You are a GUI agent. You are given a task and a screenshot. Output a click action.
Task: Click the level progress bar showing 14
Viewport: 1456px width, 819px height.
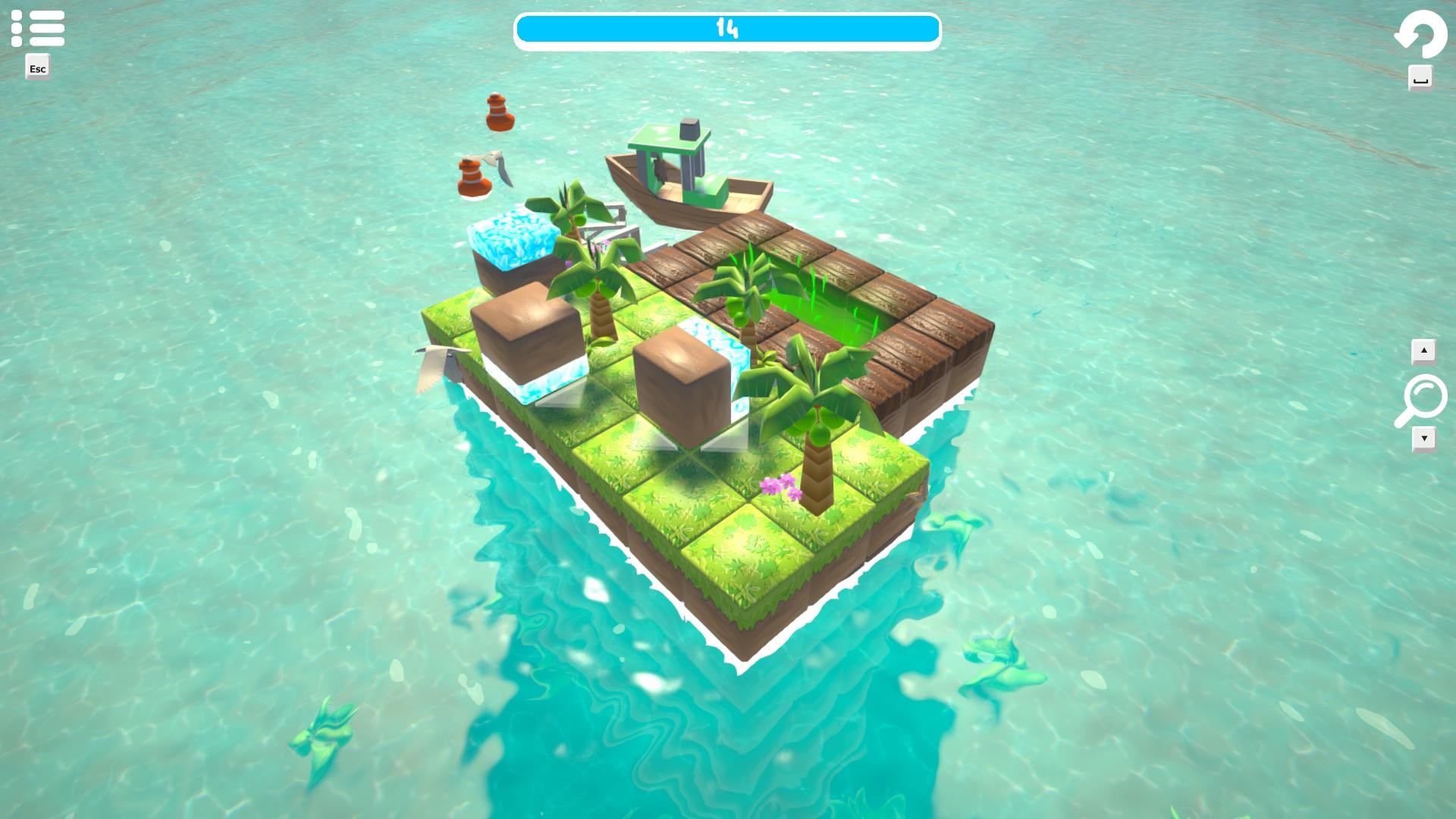[727, 30]
